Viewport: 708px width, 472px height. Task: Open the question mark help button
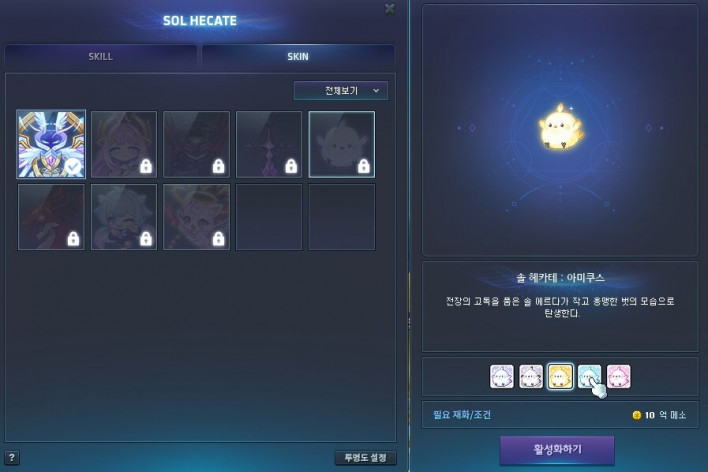pyautogui.click(x=11, y=459)
